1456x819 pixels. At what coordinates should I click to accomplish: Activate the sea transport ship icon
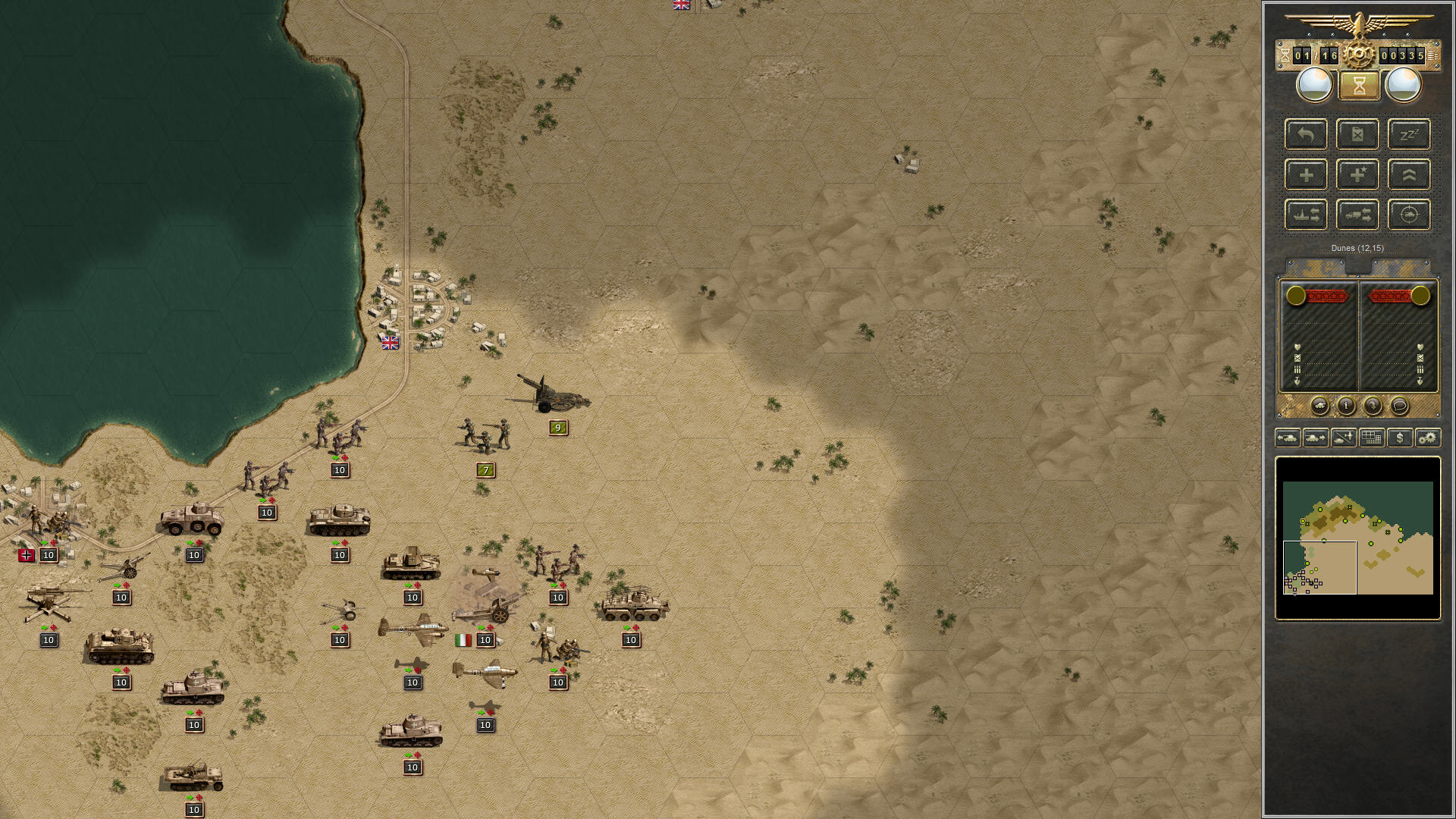pyautogui.click(x=1306, y=215)
